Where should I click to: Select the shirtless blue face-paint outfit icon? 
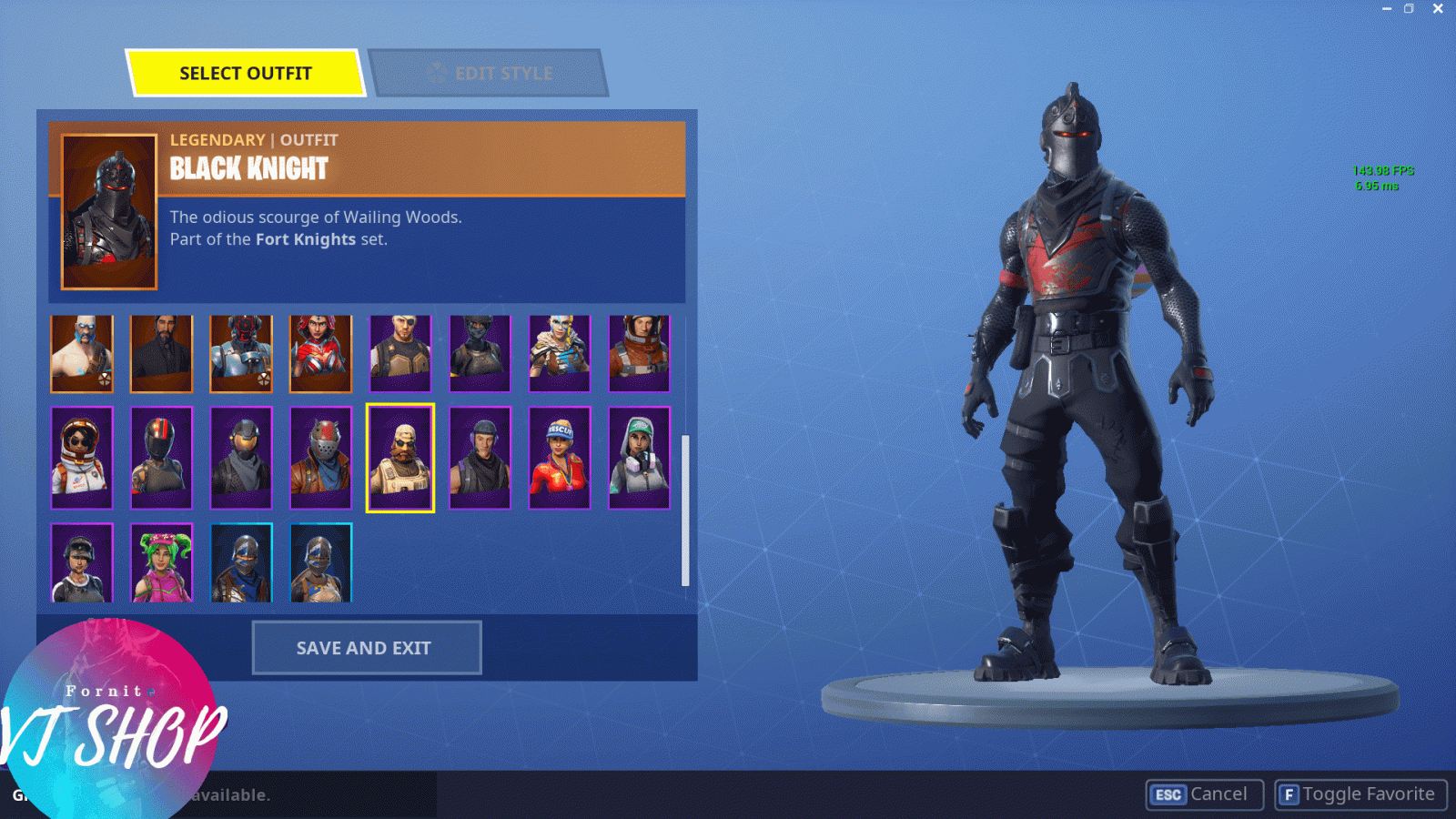[x=82, y=353]
